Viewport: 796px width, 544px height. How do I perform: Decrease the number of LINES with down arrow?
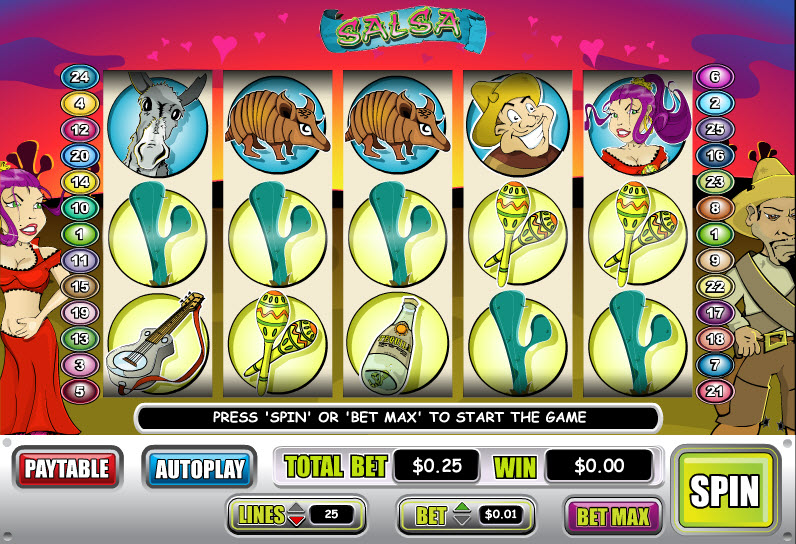click(x=297, y=521)
